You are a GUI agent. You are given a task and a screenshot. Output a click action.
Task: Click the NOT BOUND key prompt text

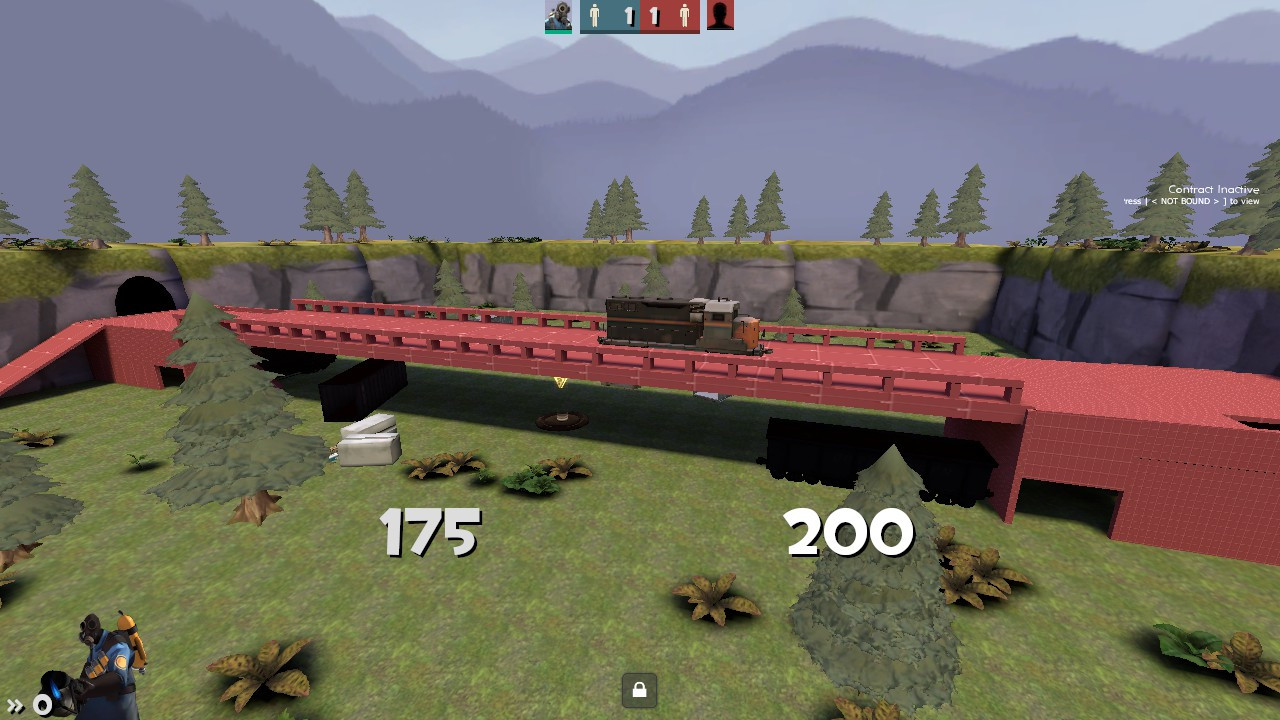point(1185,200)
